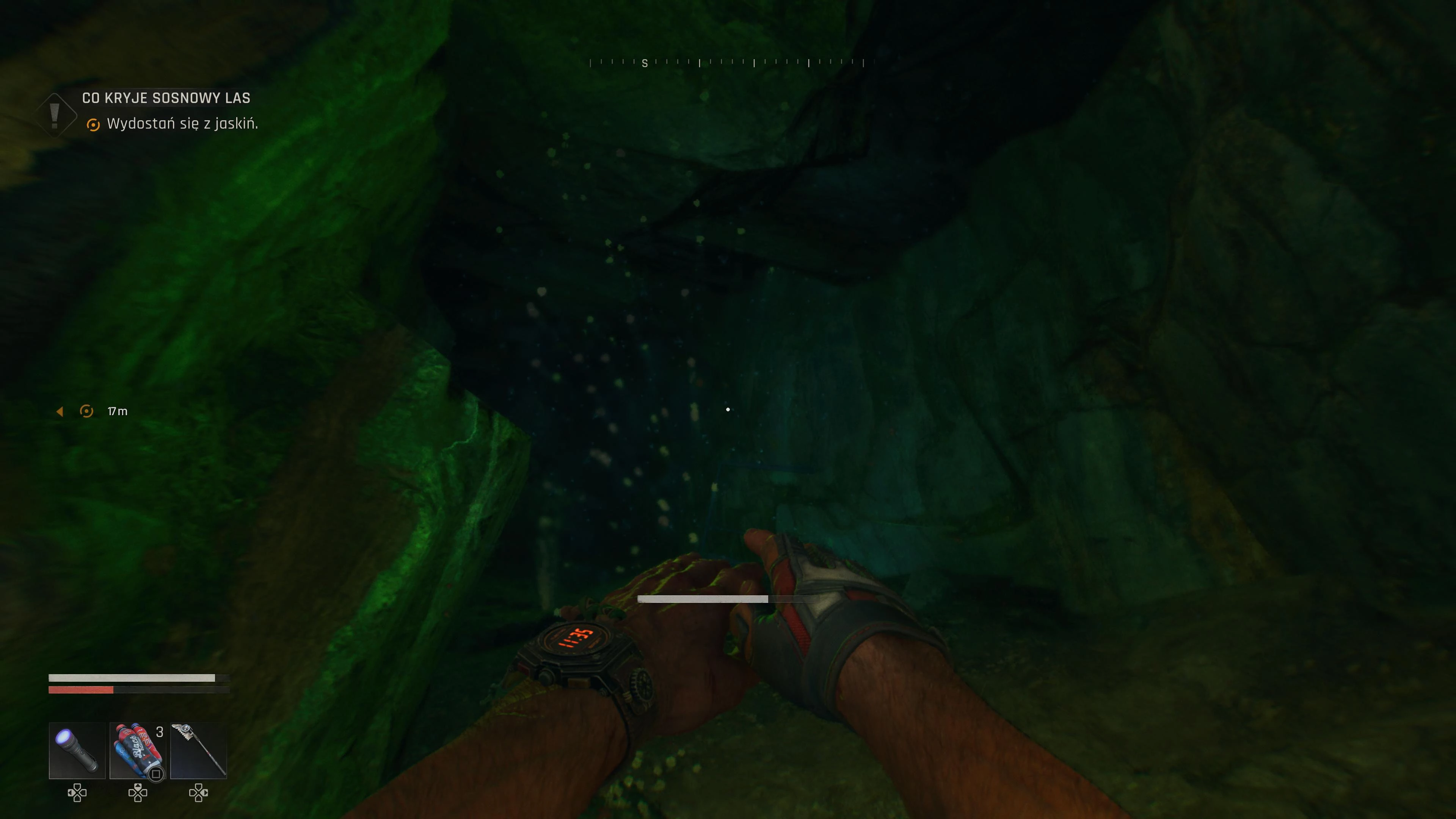Click the 17 m objective distance marker
This screenshot has height=819, width=1456.
click(x=117, y=411)
